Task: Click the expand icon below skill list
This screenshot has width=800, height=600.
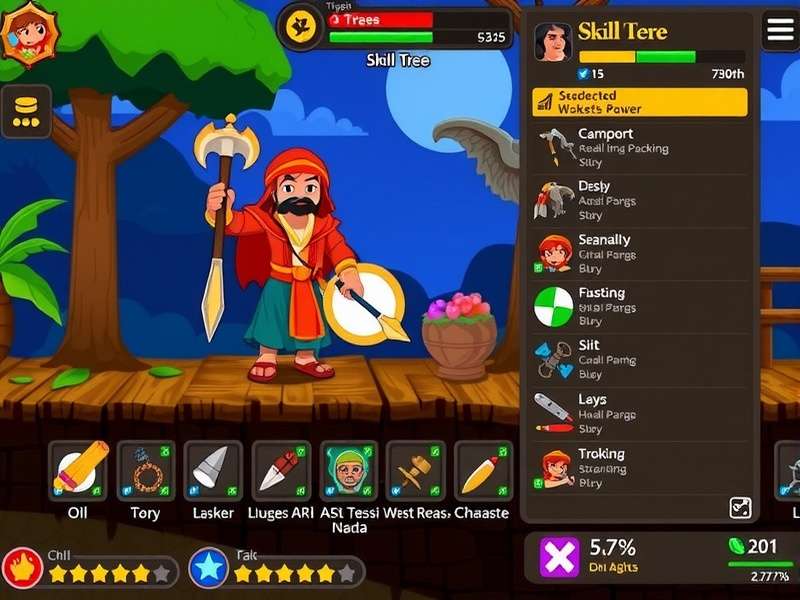Action: (741, 507)
